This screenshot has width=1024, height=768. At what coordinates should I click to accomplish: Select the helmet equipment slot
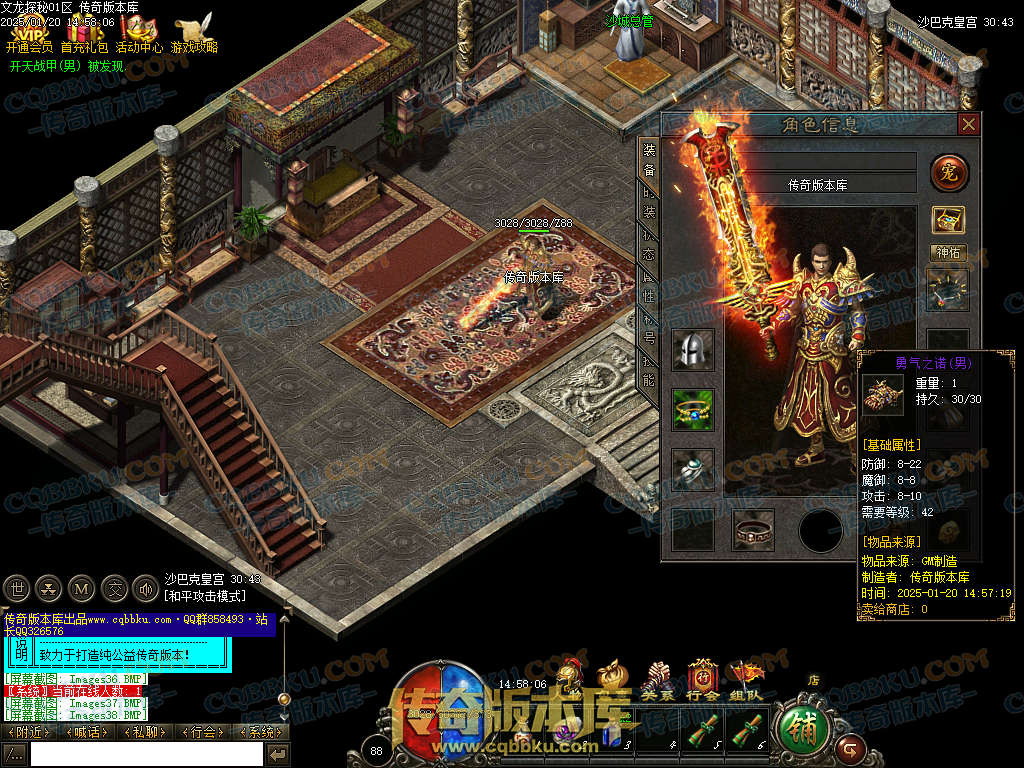coord(693,350)
